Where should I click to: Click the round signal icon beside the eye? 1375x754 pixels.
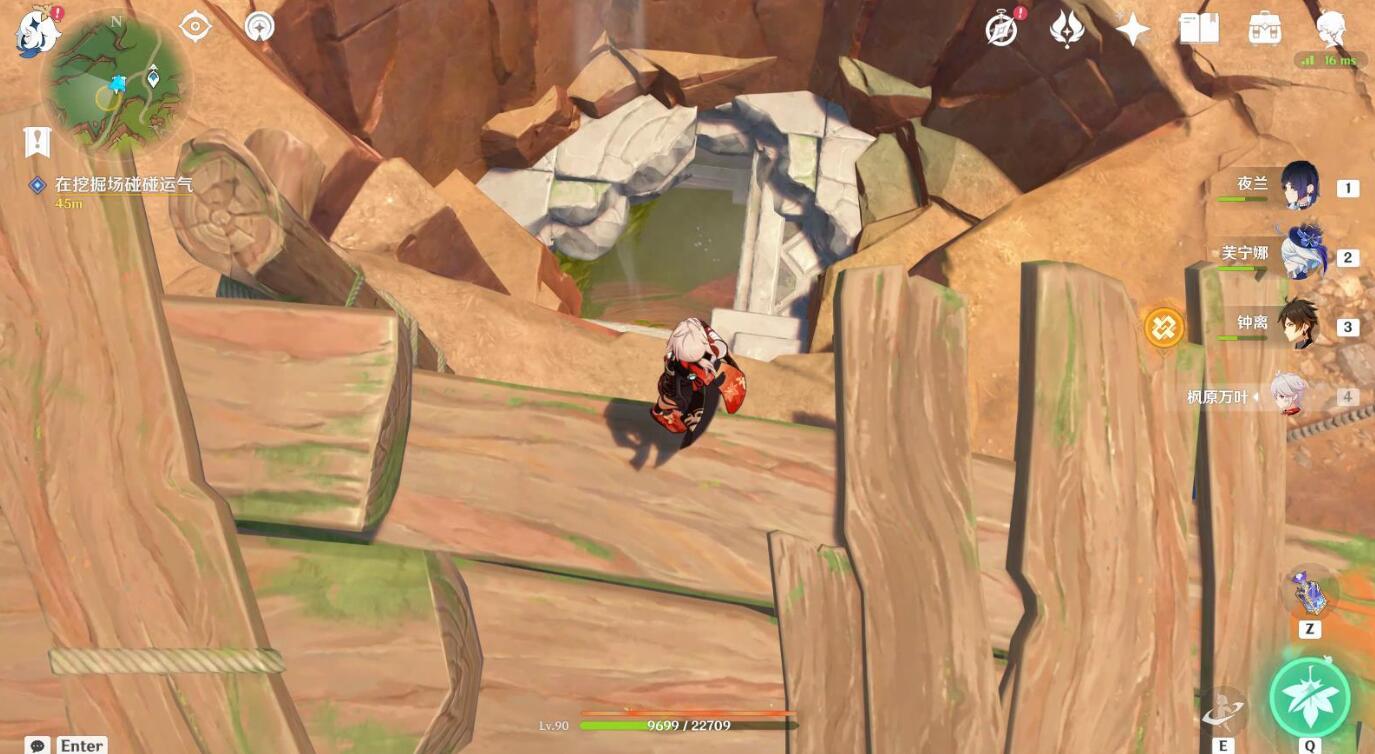pos(259,27)
